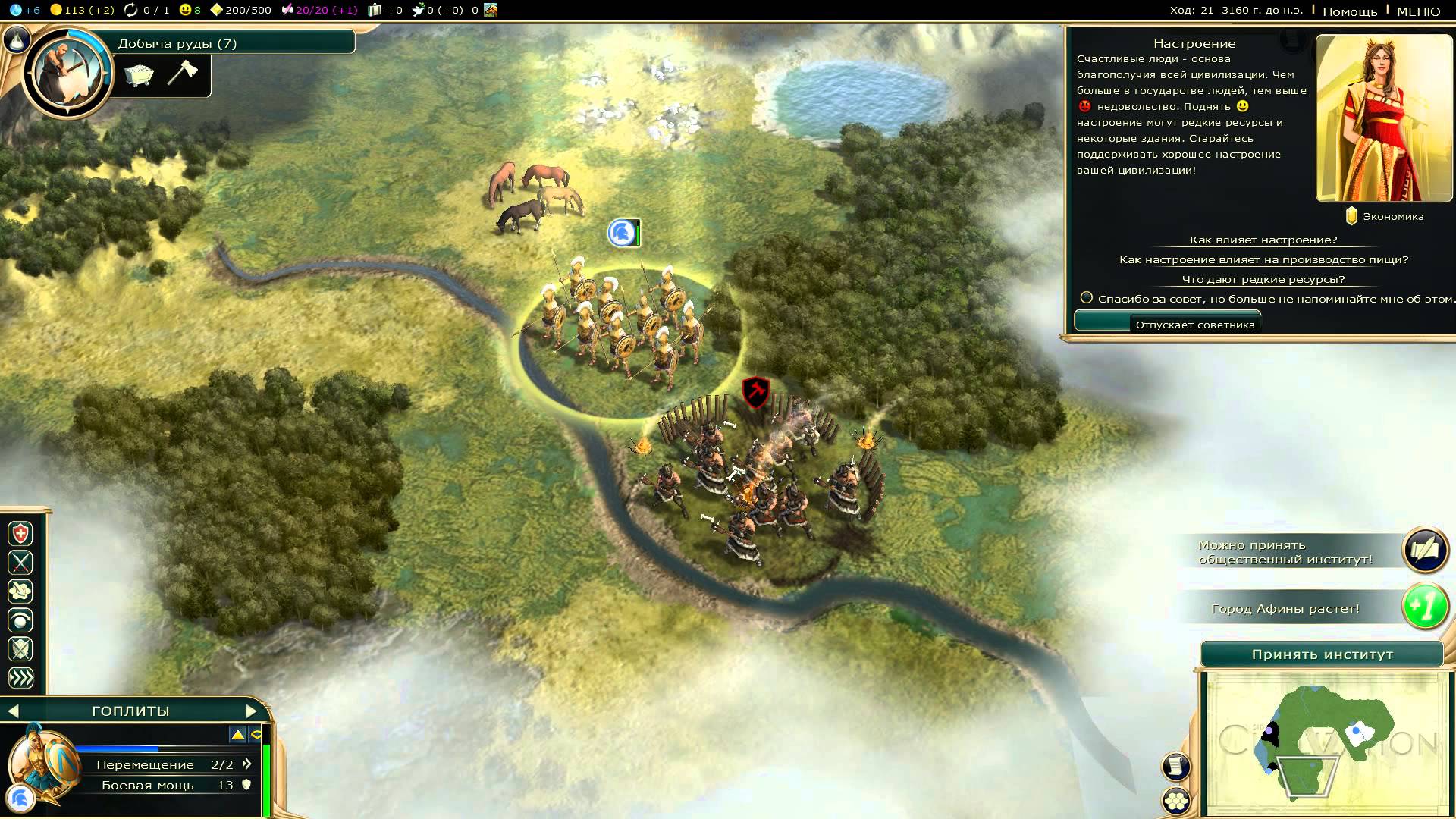This screenshot has height=819, width=1456.
Task: Click the red shield heal action icon
Action: coord(20,534)
